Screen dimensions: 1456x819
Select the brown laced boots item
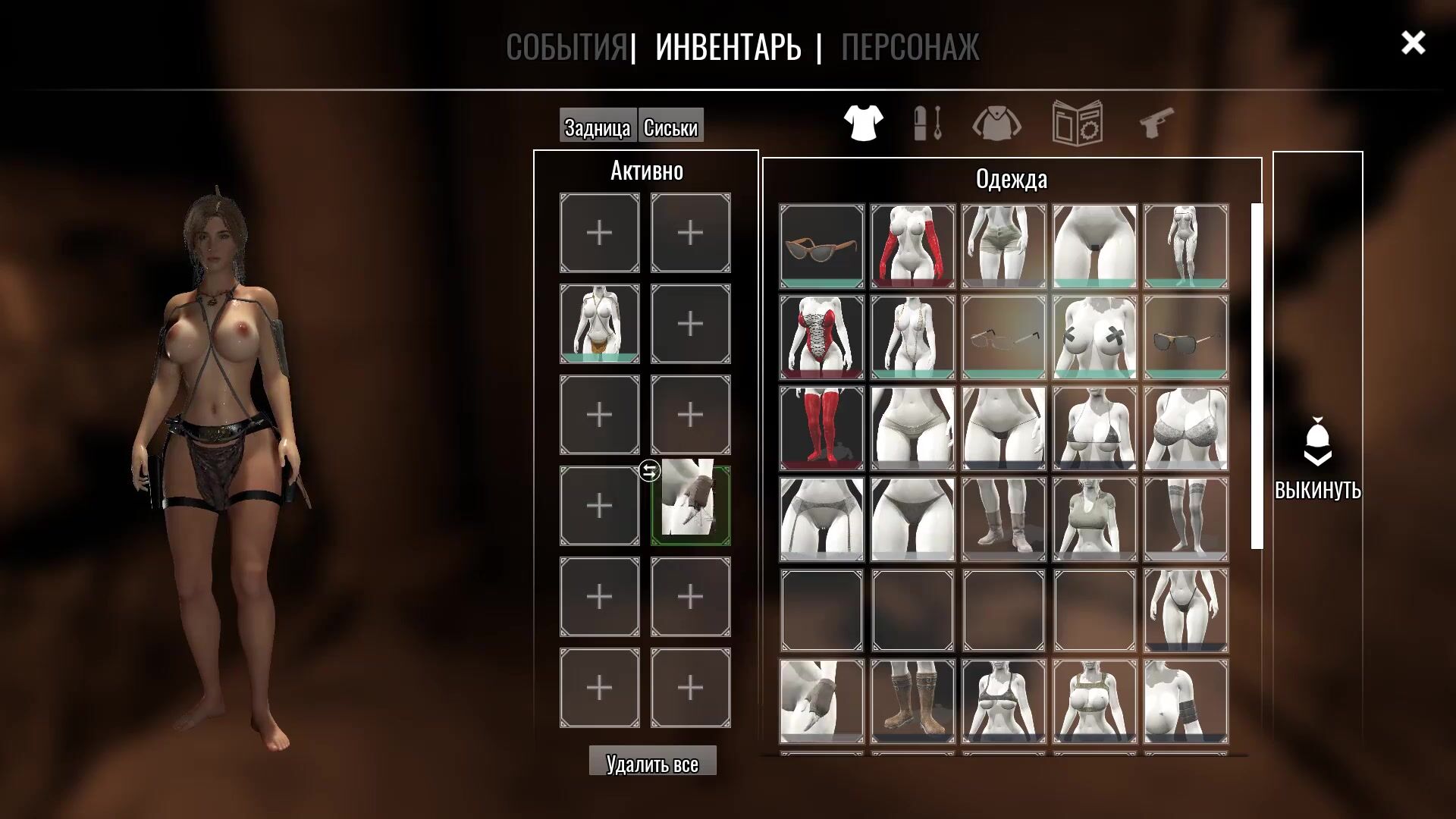pyautogui.click(x=913, y=701)
